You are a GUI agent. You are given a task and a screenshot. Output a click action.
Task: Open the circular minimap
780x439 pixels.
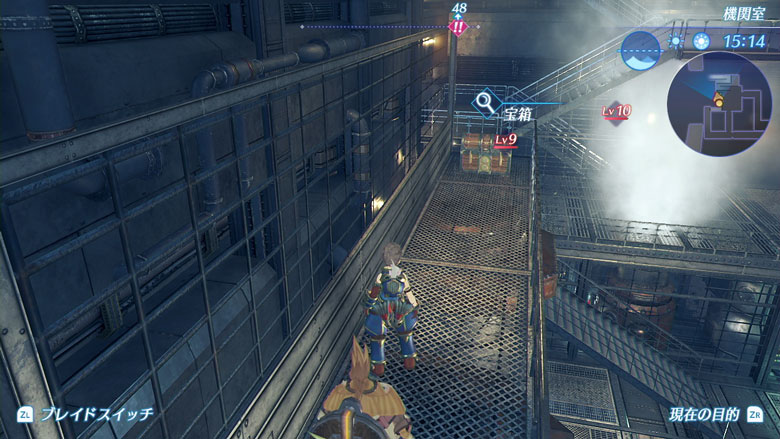[x=719, y=99]
